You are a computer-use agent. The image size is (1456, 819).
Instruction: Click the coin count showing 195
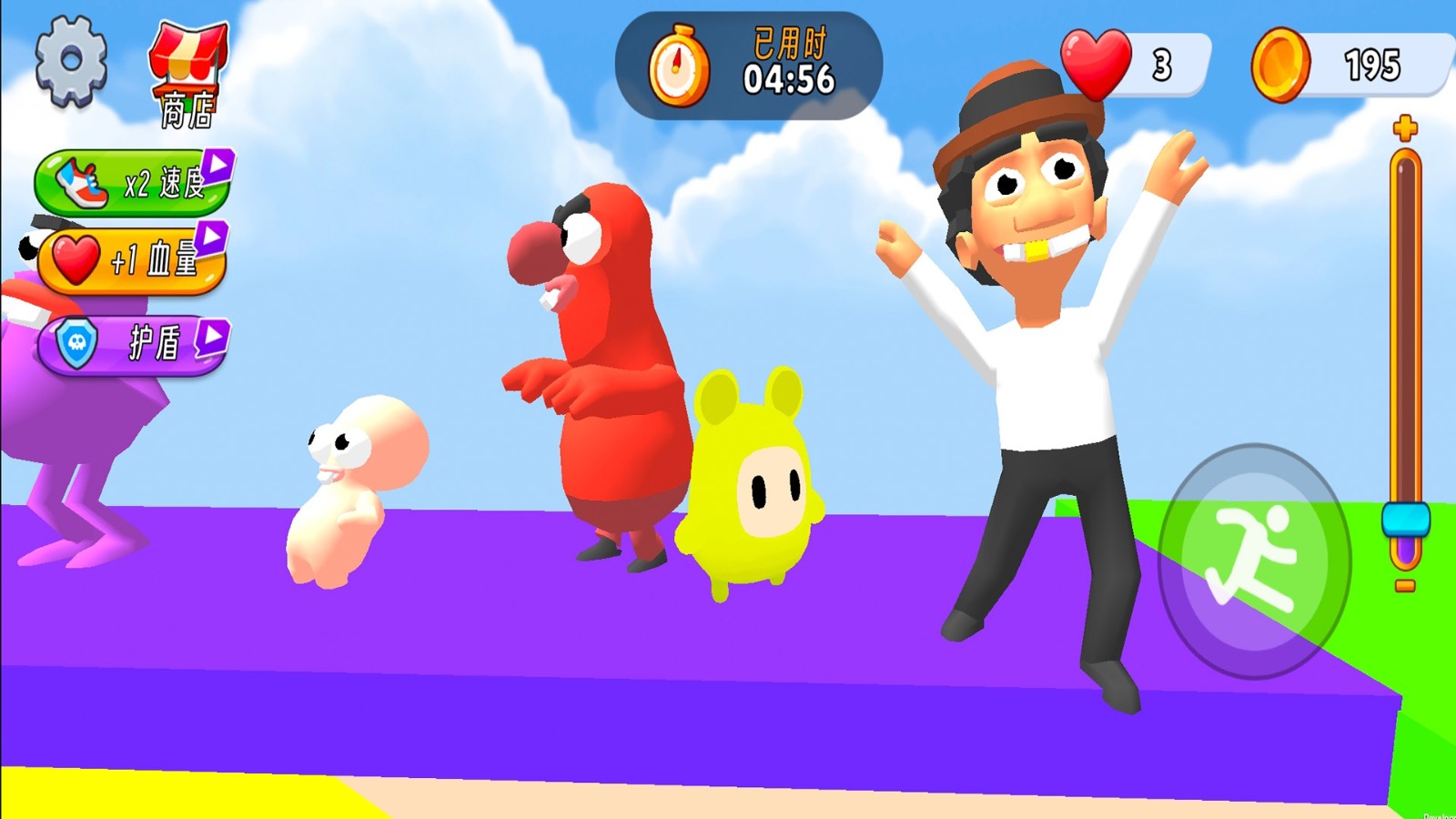tap(1370, 64)
